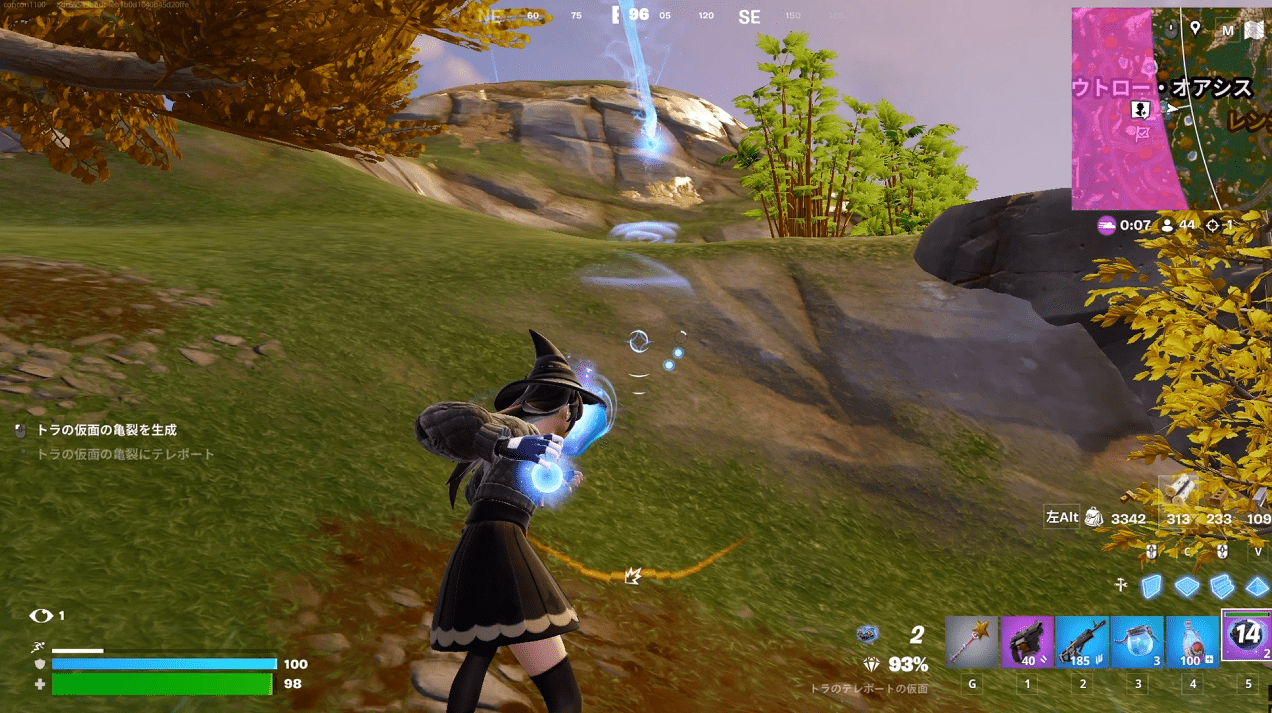Click the quest character marker on minimap

(1139, 109)
